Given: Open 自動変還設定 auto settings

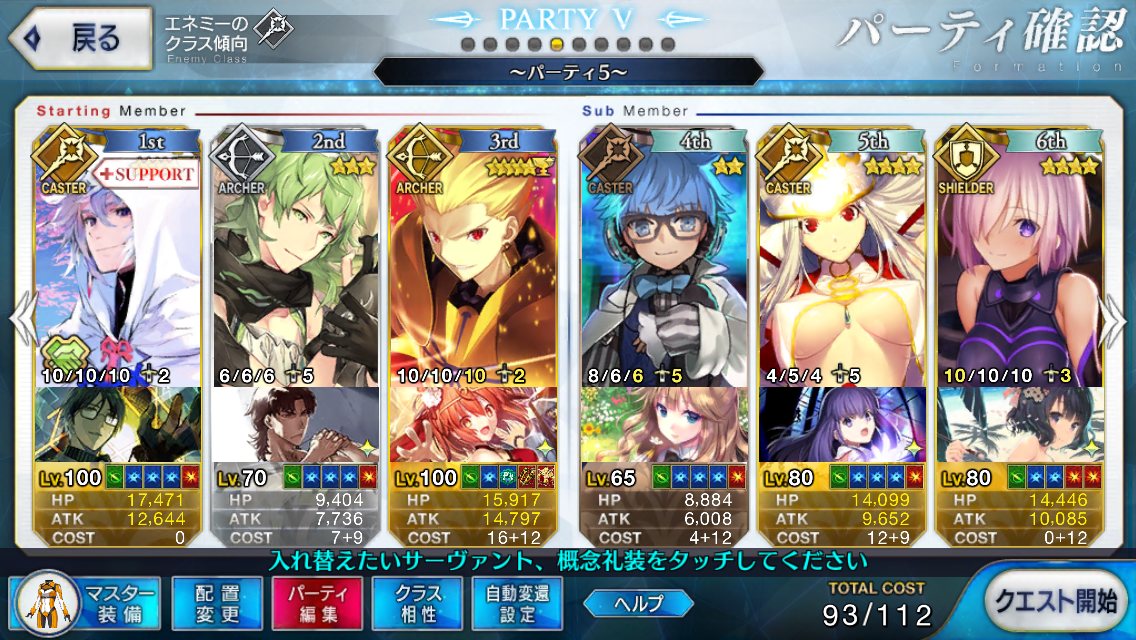Looking at the screenshot, I should [511, 603].
